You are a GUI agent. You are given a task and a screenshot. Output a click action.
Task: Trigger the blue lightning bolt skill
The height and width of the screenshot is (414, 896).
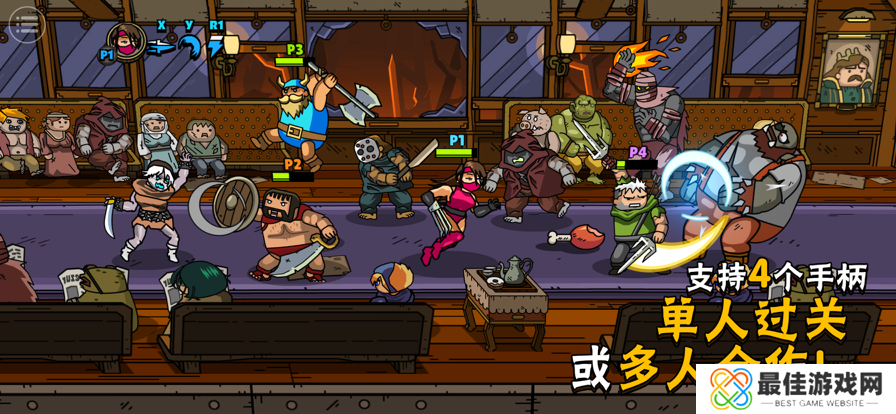click(215, 46)
